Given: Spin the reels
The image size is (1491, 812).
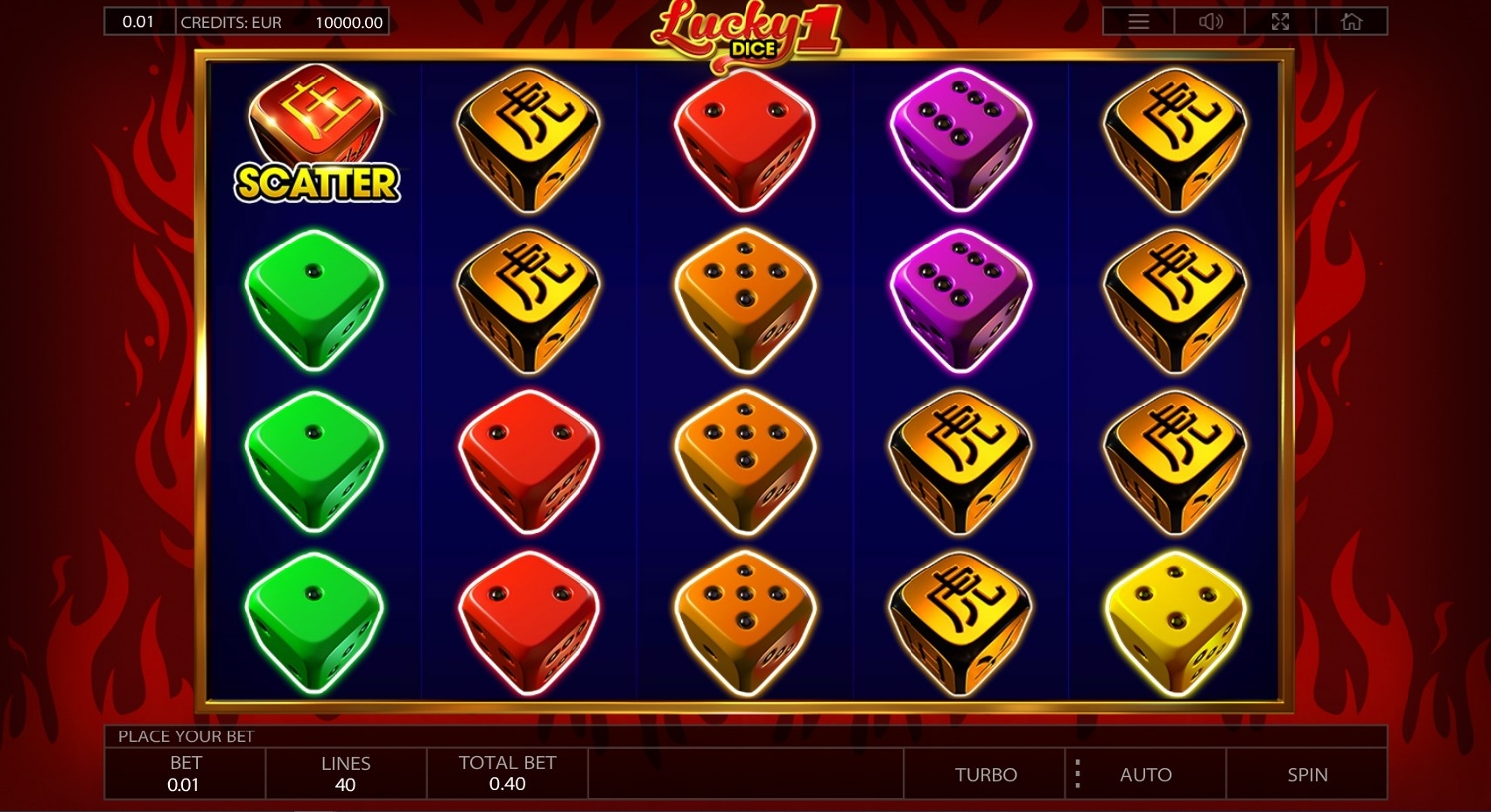Looking at the screenshot, I should (x=1306, y=774).
